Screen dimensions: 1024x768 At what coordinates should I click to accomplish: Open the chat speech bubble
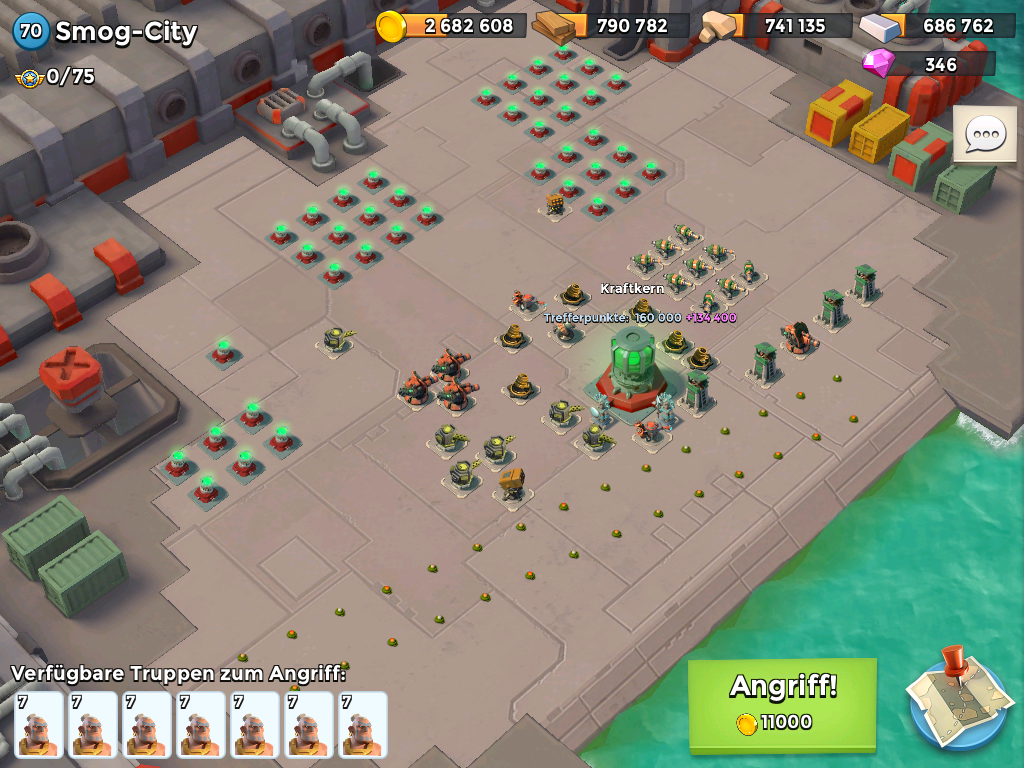click(x=985, y=134)
